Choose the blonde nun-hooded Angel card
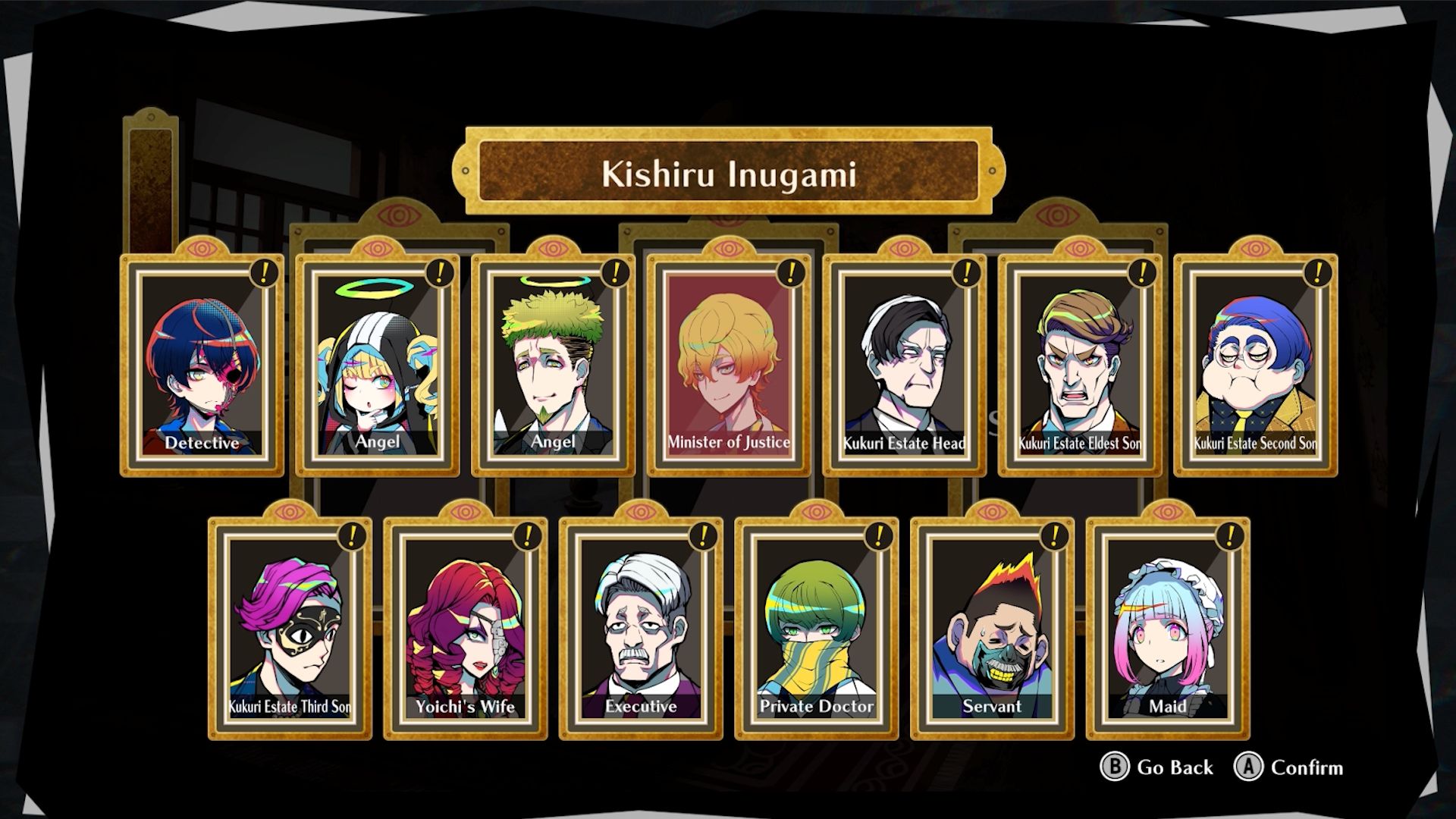This screenshot has height=819, width=1456. (x=378, y=366)
